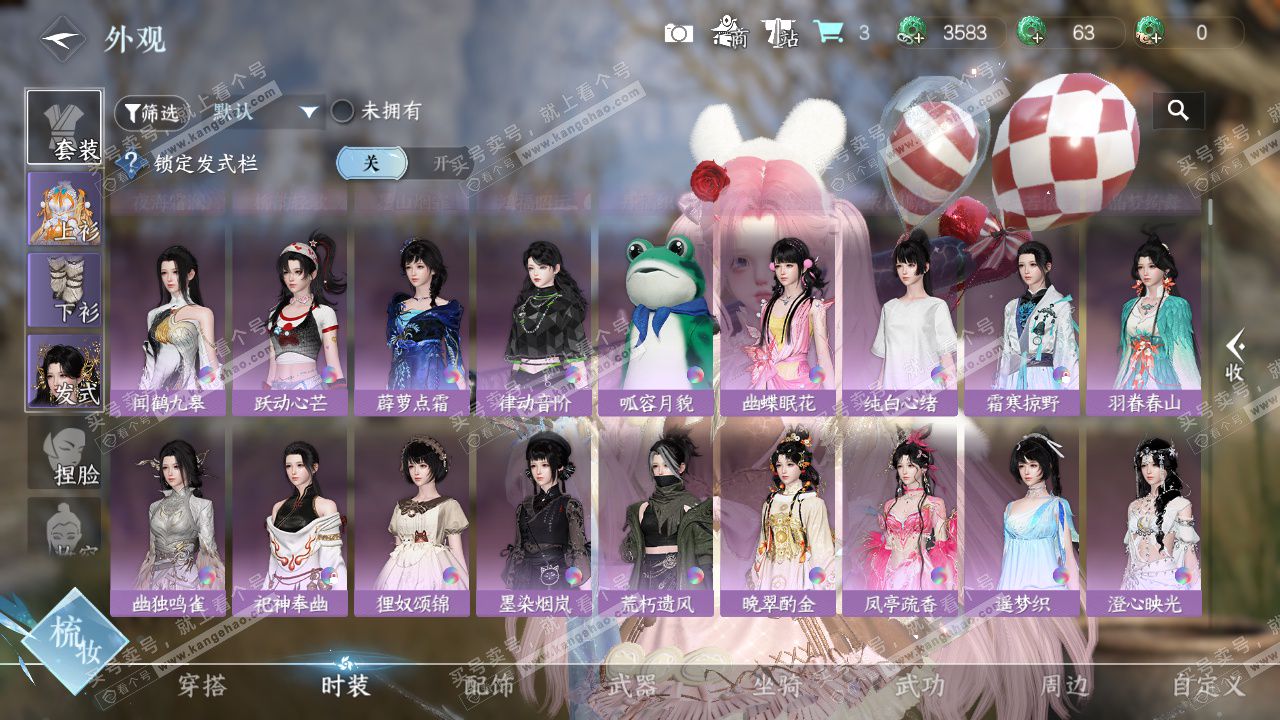Open the 筛选 filter button
1280x720 pixels.
tap(152, 112)
